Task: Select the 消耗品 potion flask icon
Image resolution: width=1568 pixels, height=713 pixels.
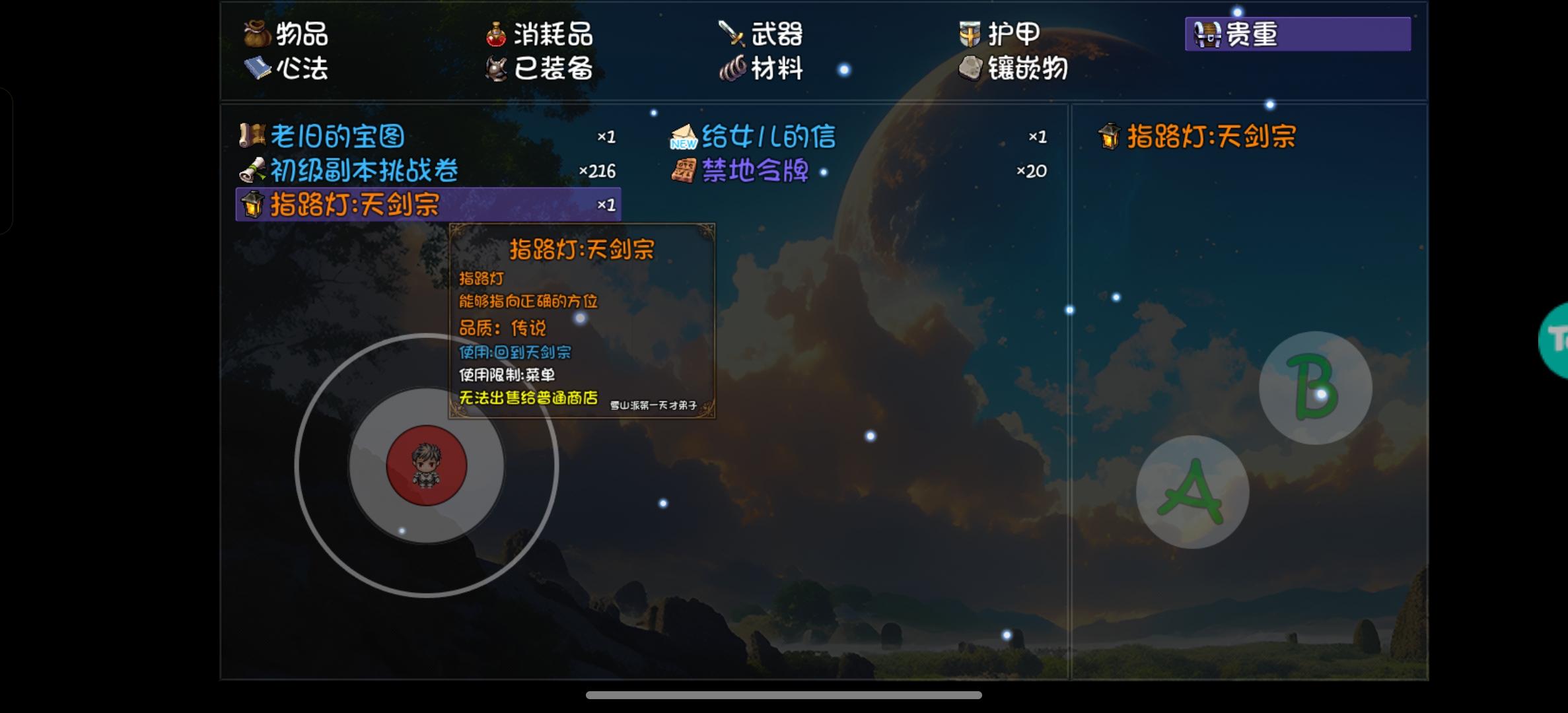Action: [x=497, y=34]
